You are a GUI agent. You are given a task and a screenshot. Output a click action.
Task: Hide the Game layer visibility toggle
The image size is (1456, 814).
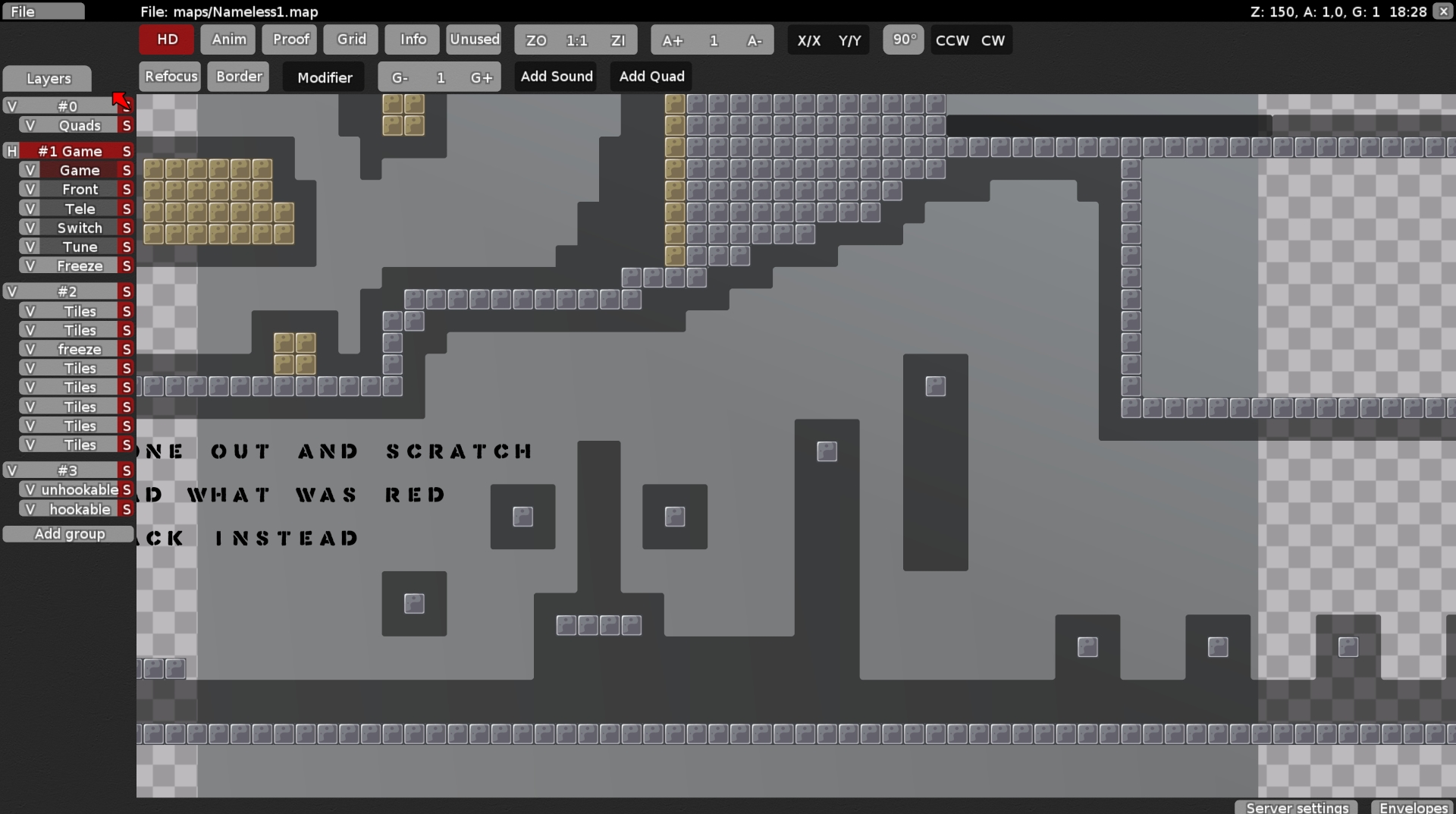click(x=30, y=170)
